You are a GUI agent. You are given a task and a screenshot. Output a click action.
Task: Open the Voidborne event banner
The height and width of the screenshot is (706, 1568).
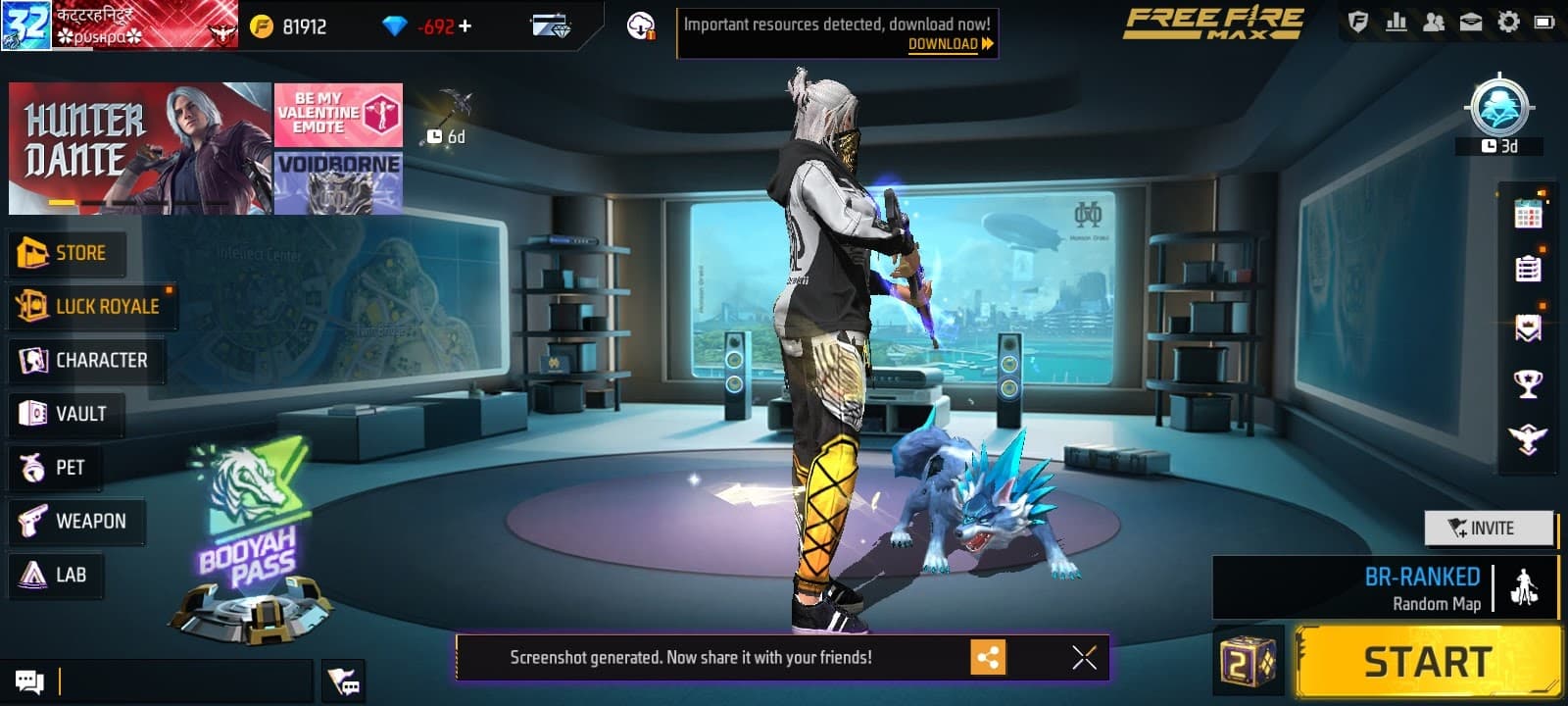338,182
